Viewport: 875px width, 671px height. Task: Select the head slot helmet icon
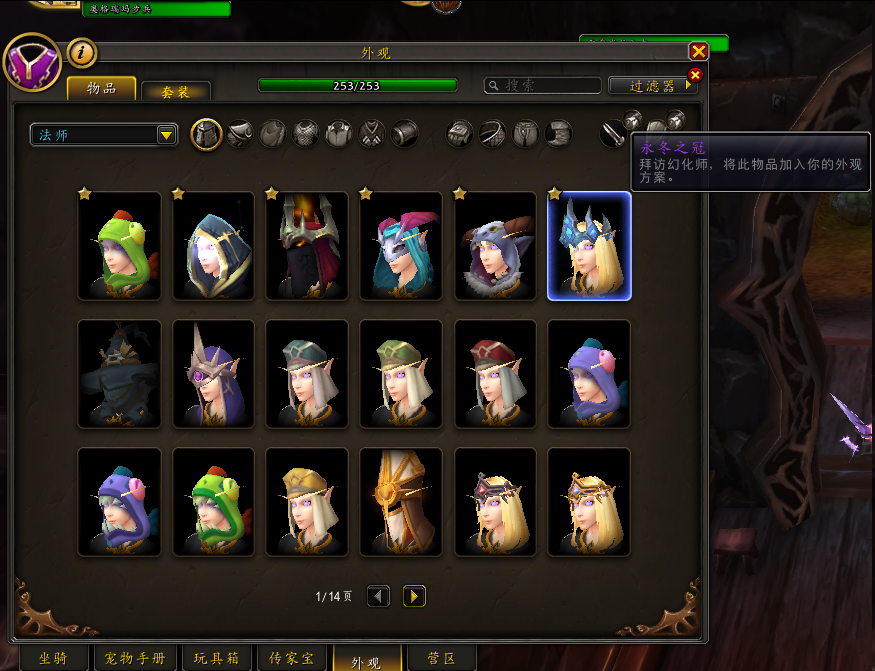pos(206,134)
